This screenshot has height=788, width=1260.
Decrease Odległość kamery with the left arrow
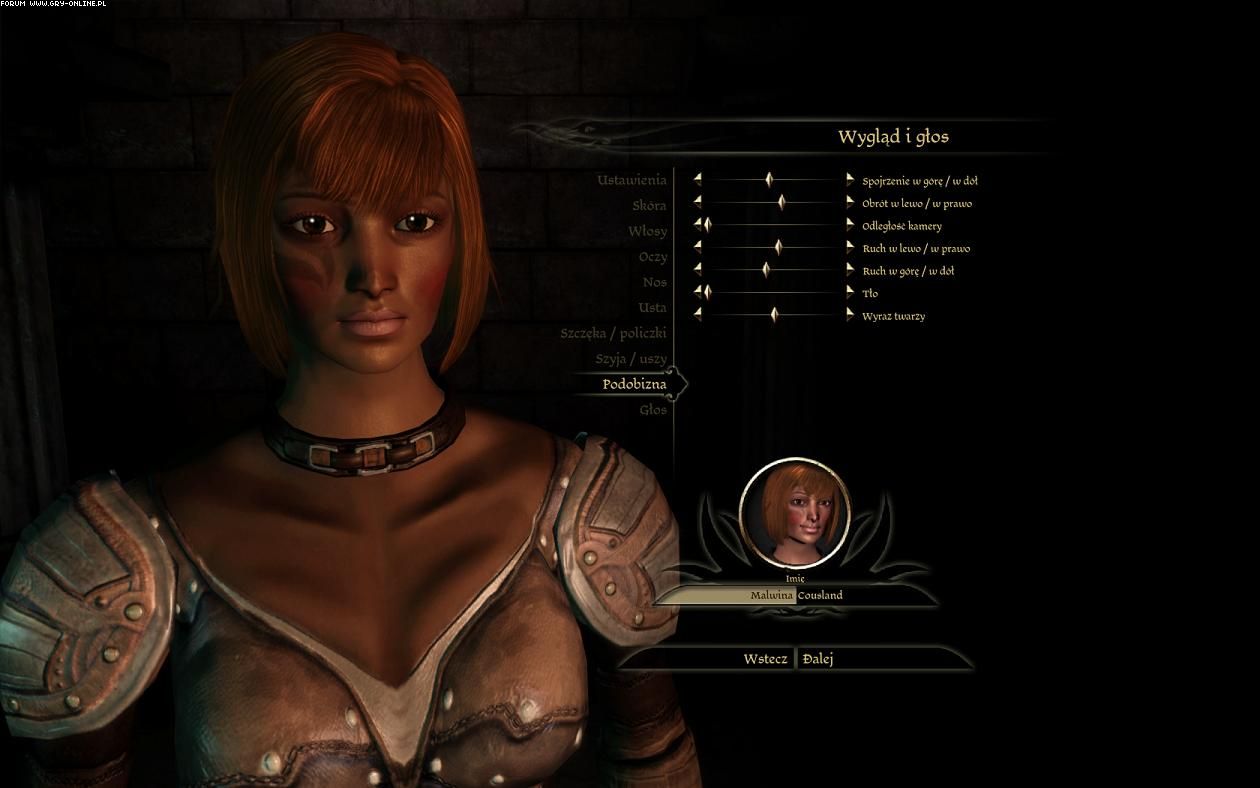(698, 225)
